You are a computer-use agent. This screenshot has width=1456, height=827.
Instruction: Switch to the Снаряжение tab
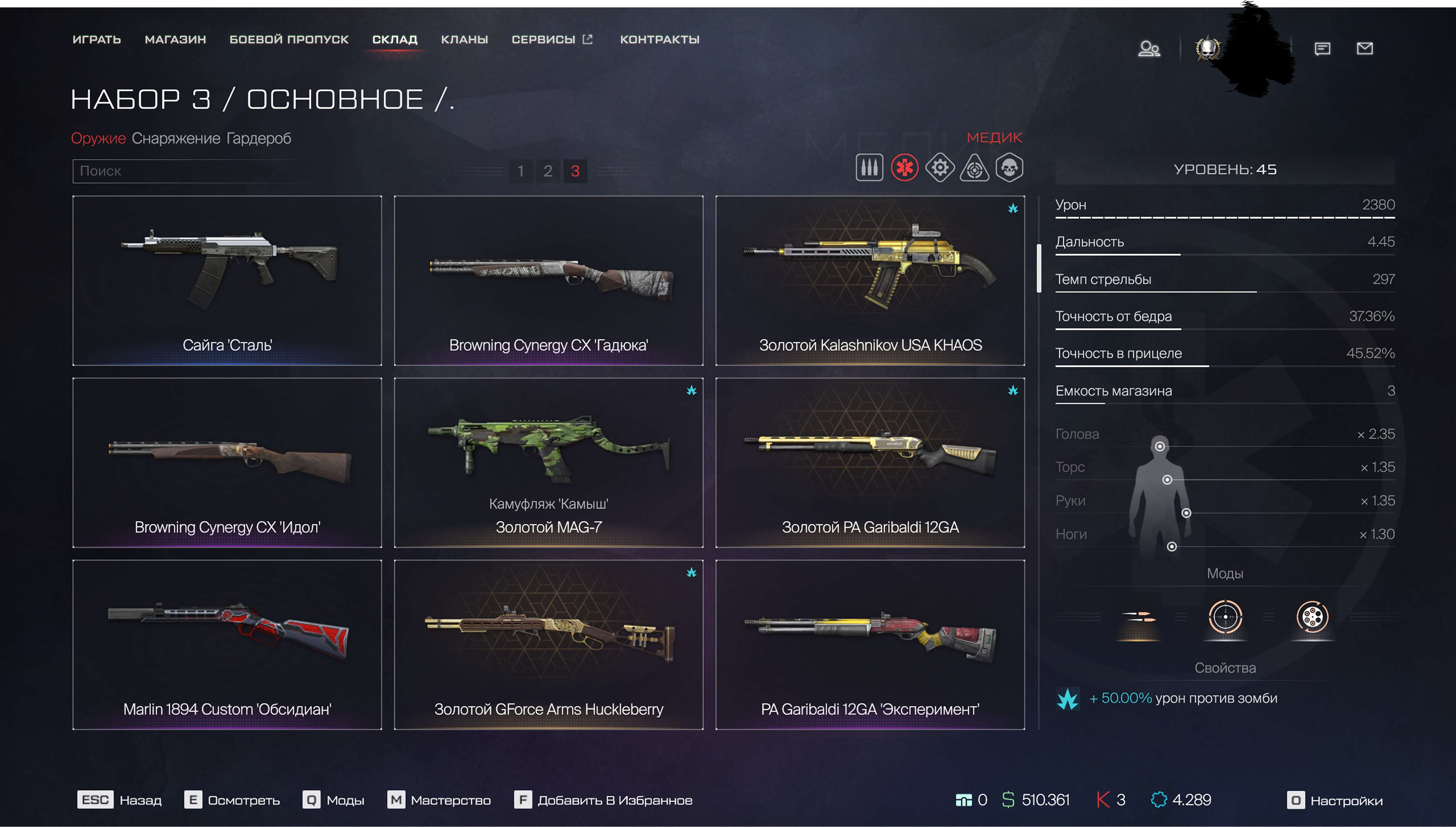coord(175,138)
